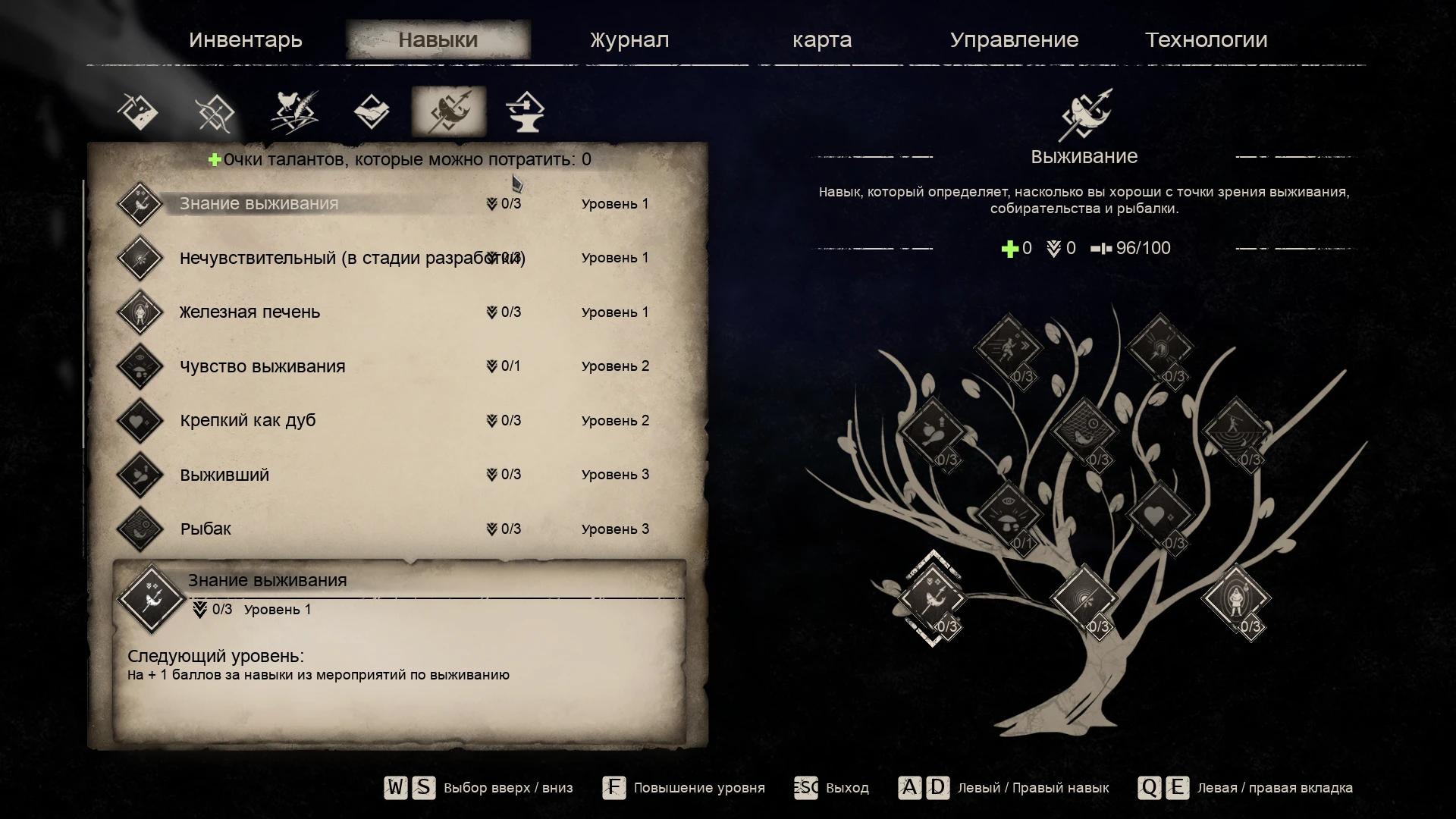Open the handshake trading skill tab
Image resolution: width=1456 pixels, height=819 pixels.
pyautogui.click(x=372, y=111)
